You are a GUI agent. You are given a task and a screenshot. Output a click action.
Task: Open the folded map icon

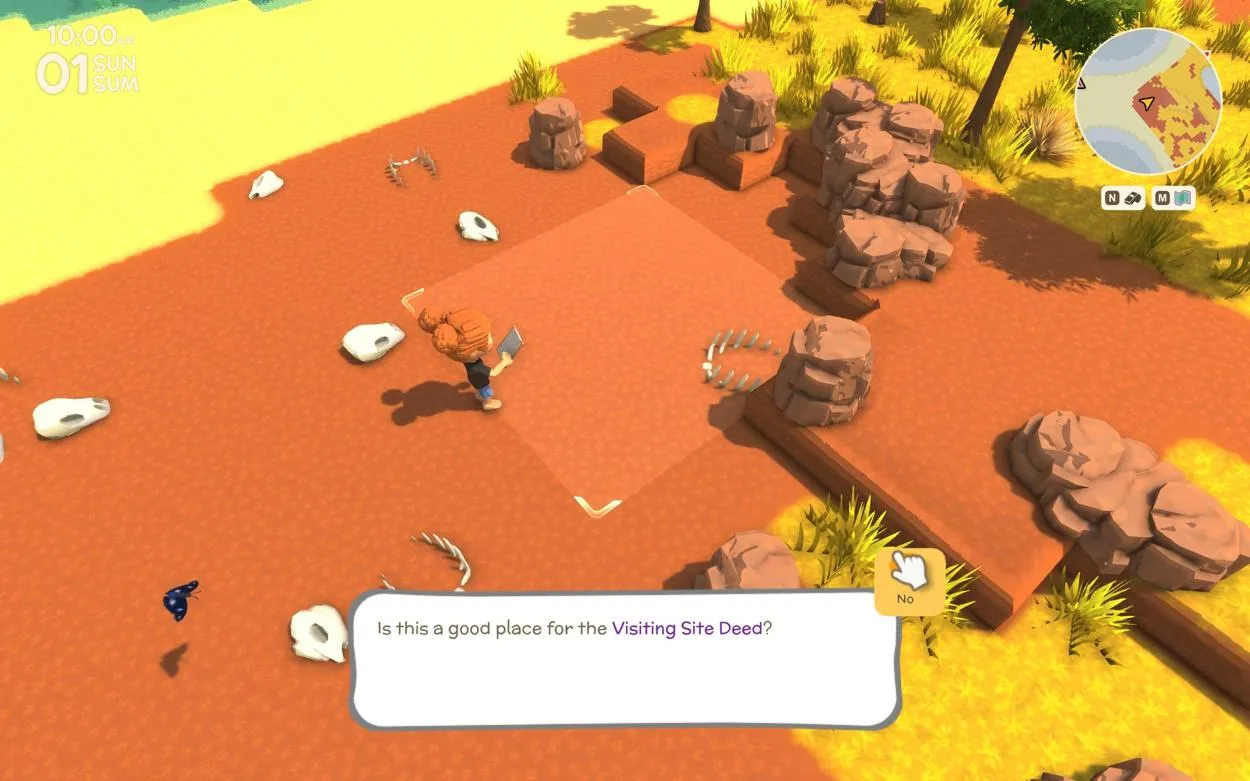(x=1184, y=198)
